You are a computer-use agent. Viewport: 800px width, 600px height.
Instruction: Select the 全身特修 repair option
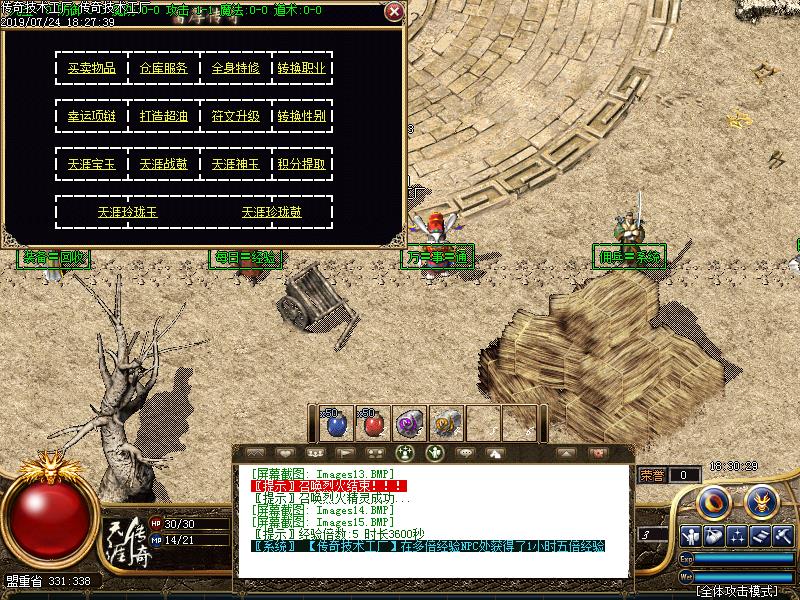click(x=236, y=69)
